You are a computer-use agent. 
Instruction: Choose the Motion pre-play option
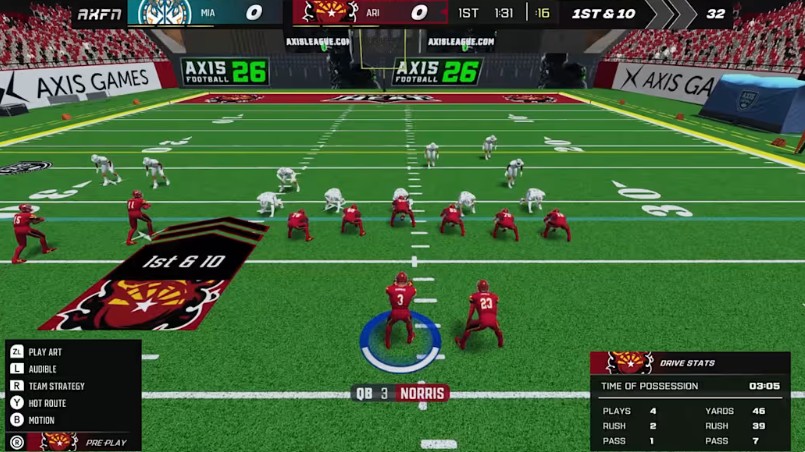point(41,420)
